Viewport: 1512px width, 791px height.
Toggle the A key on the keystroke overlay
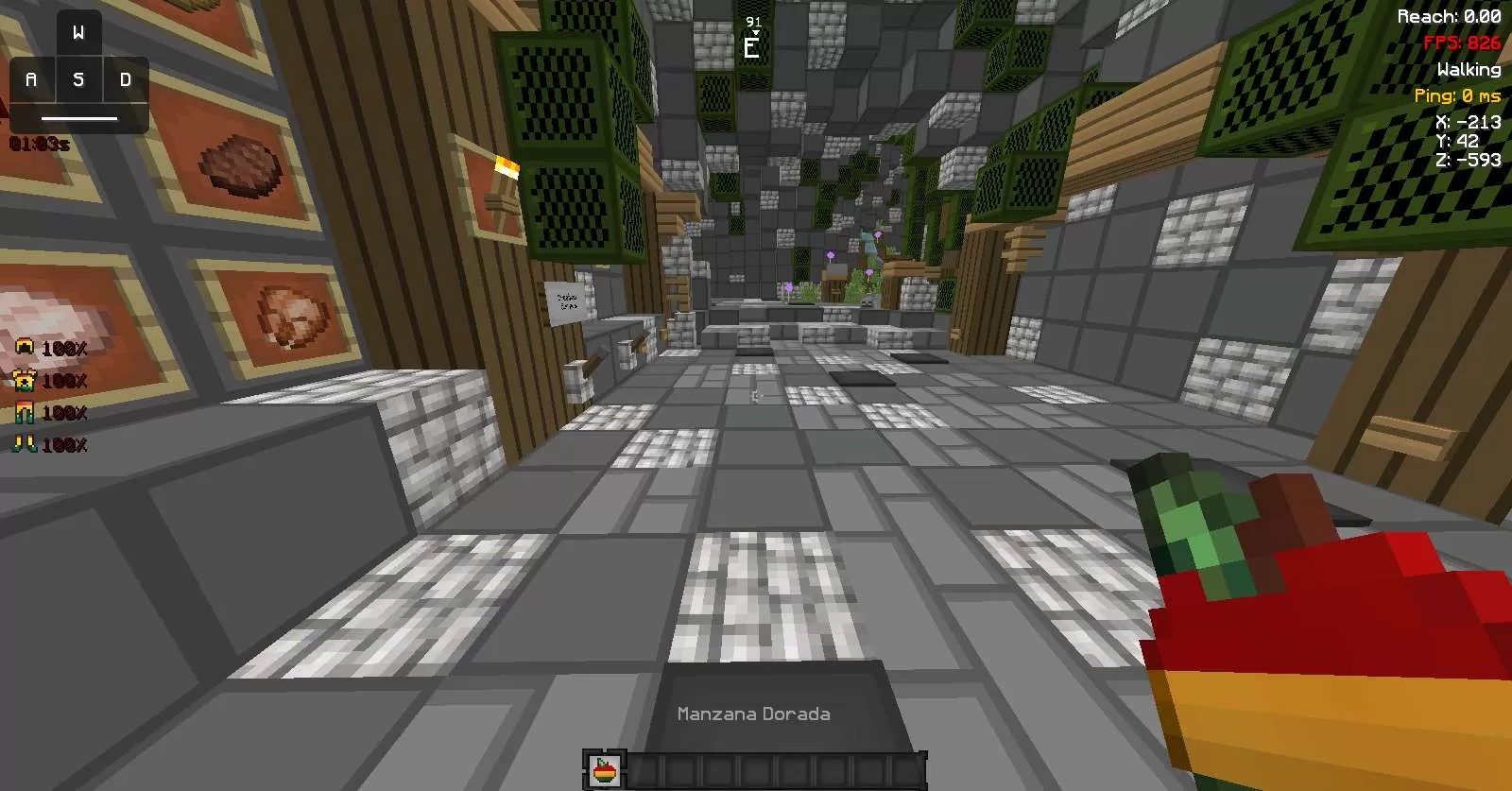coord(31,80)
